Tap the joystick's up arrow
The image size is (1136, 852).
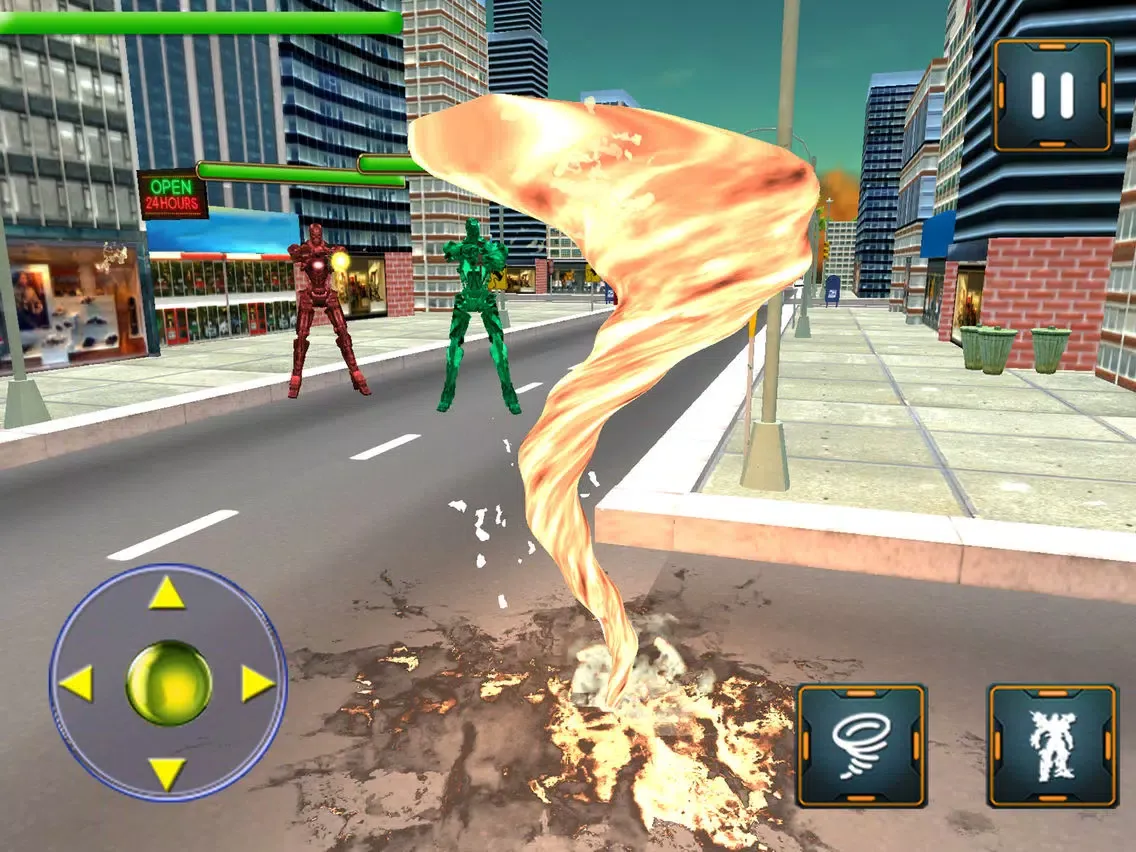(x=167, y=594)
